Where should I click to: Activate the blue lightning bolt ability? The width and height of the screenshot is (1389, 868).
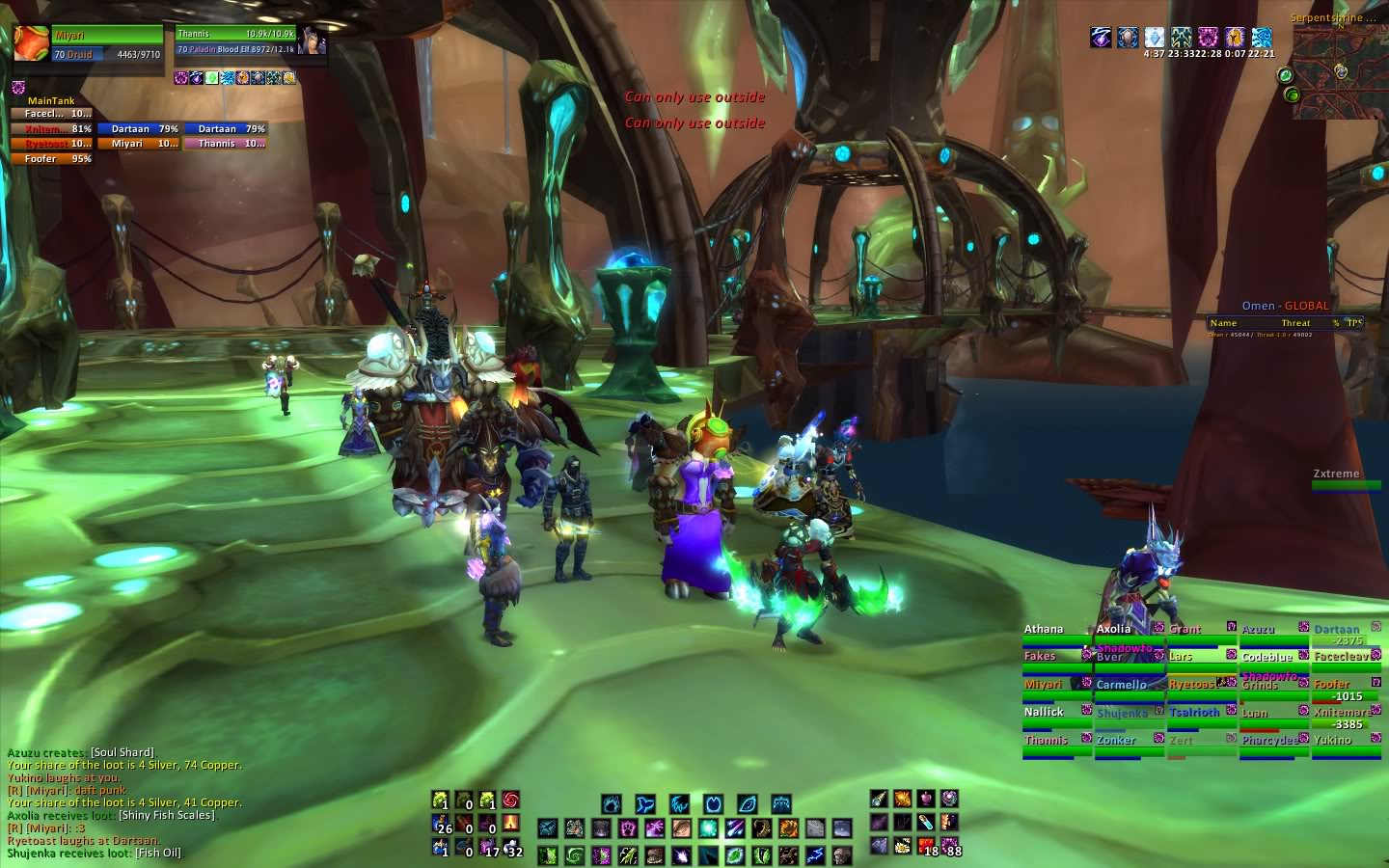pos(815,855)
